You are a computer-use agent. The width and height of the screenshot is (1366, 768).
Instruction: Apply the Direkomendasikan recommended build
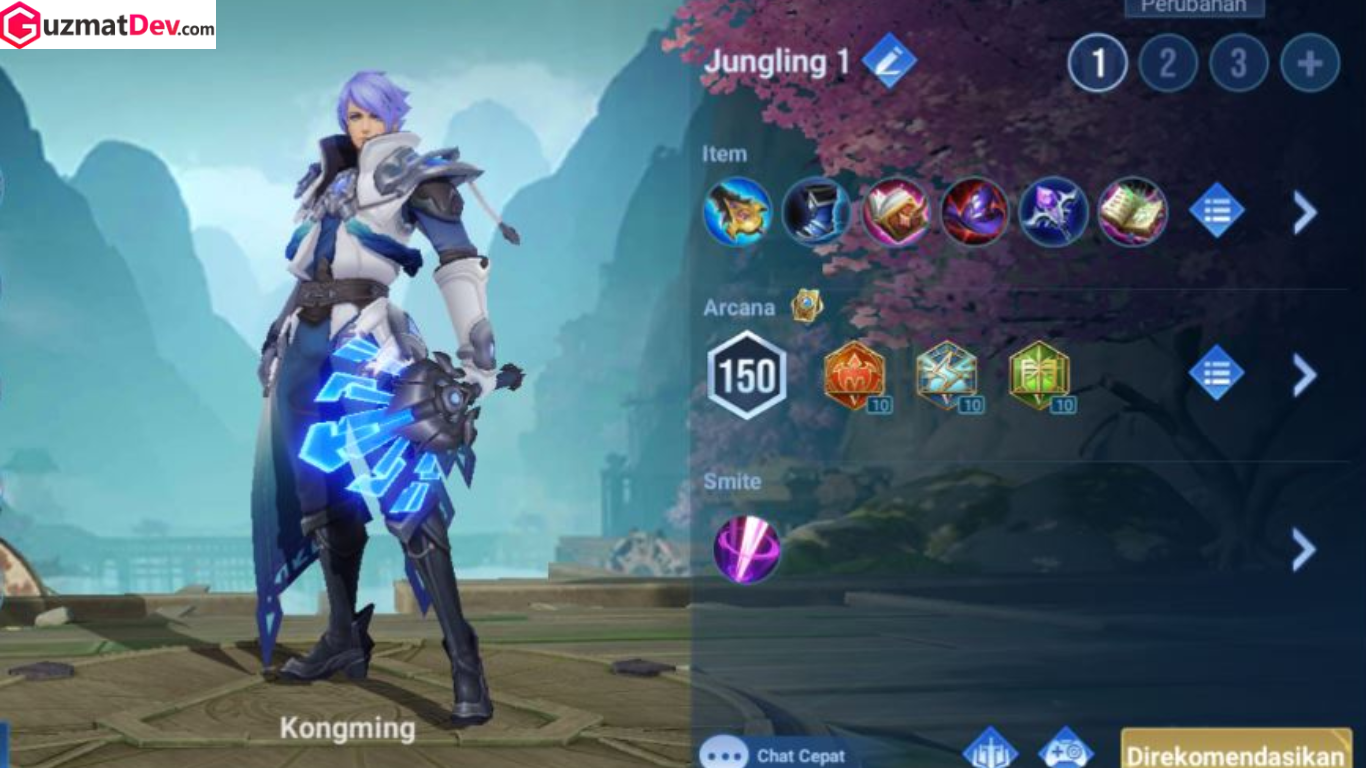pos(1236,753)
